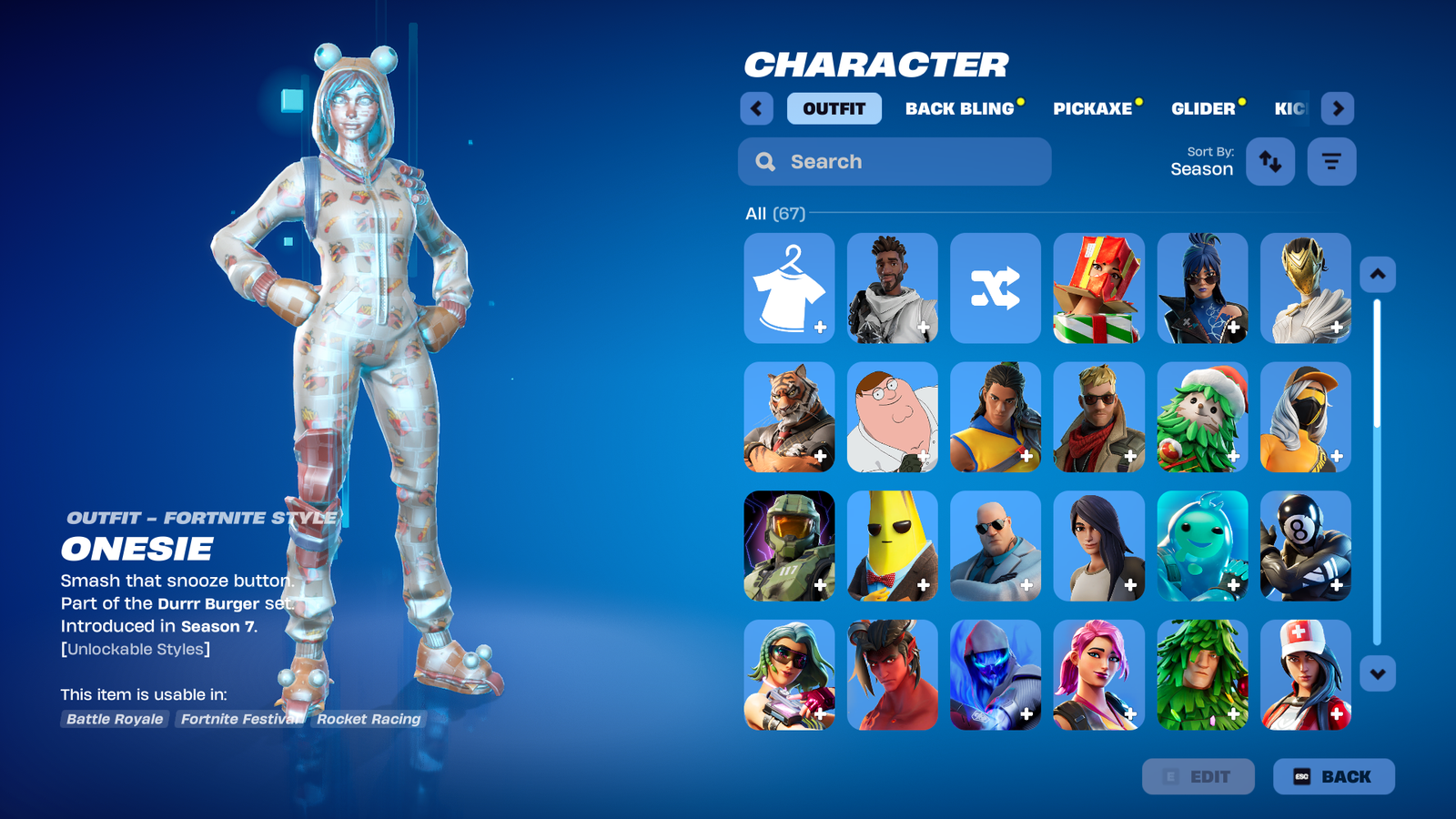Switch to the Back Bling tab
The width and height of the screenshot is (1456, 819).
tap(959, 108)
